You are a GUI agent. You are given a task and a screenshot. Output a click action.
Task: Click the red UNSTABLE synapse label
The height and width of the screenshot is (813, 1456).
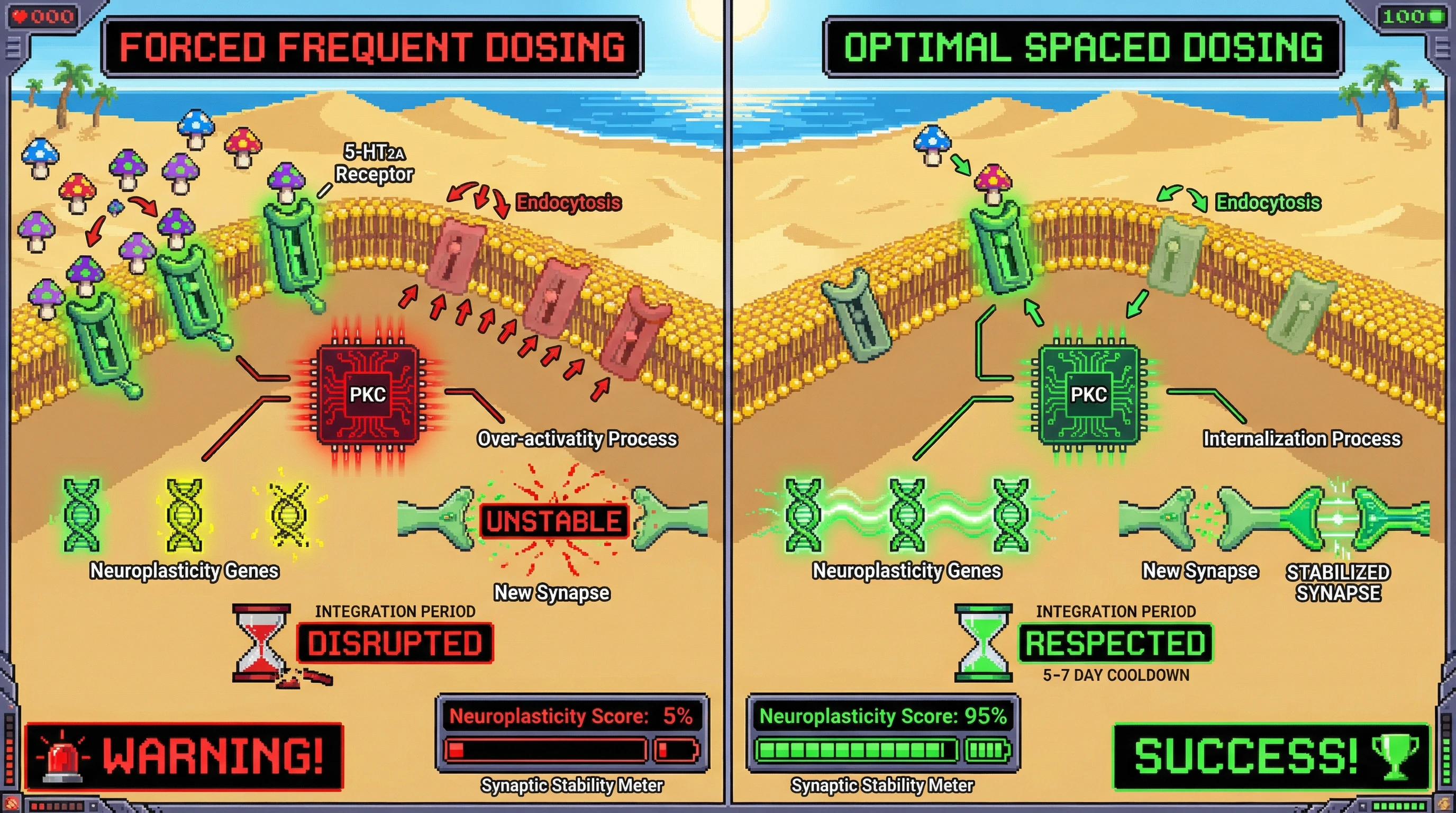[554, 521]
